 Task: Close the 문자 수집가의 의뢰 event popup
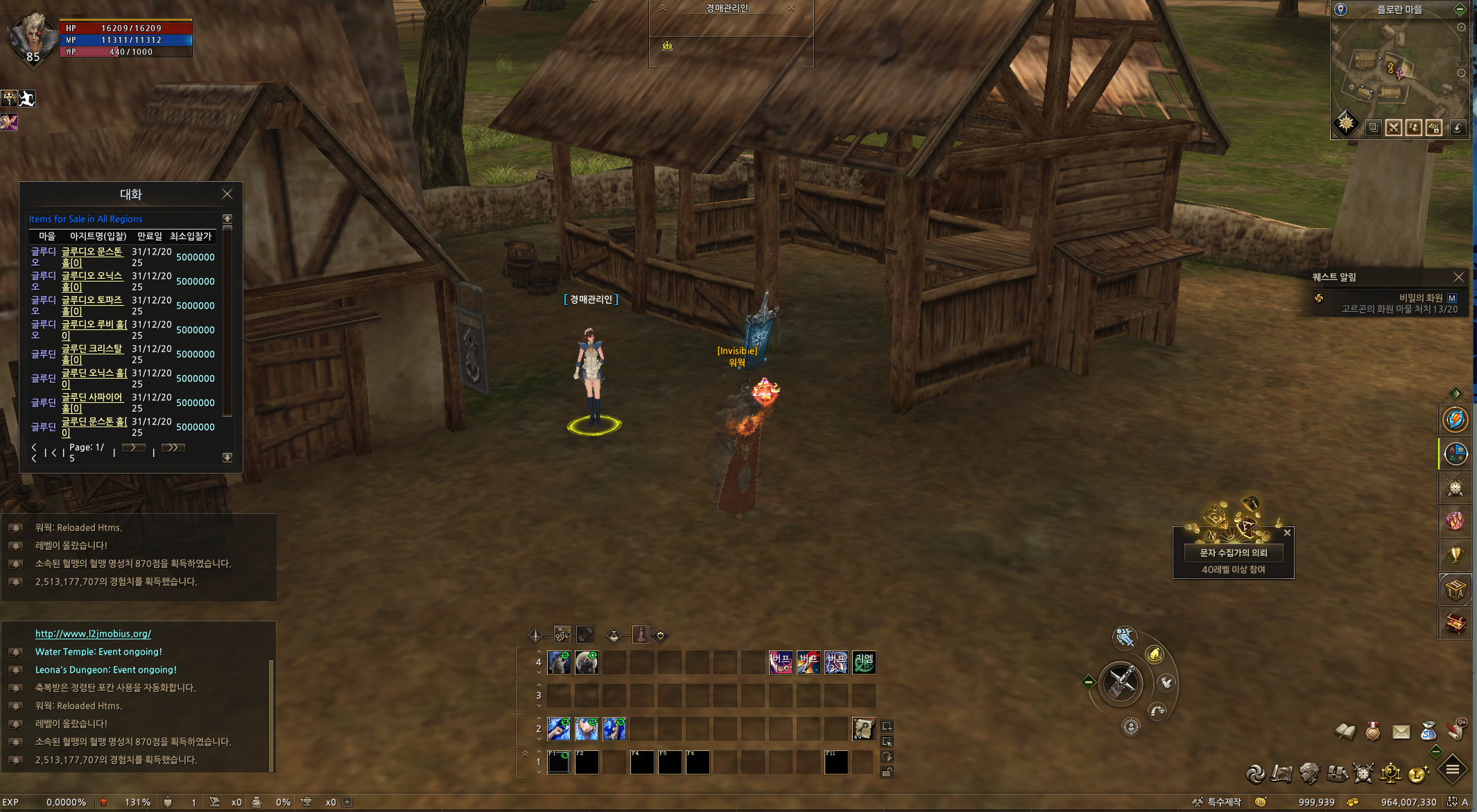pyautogui.click(x=1287, y=533)
